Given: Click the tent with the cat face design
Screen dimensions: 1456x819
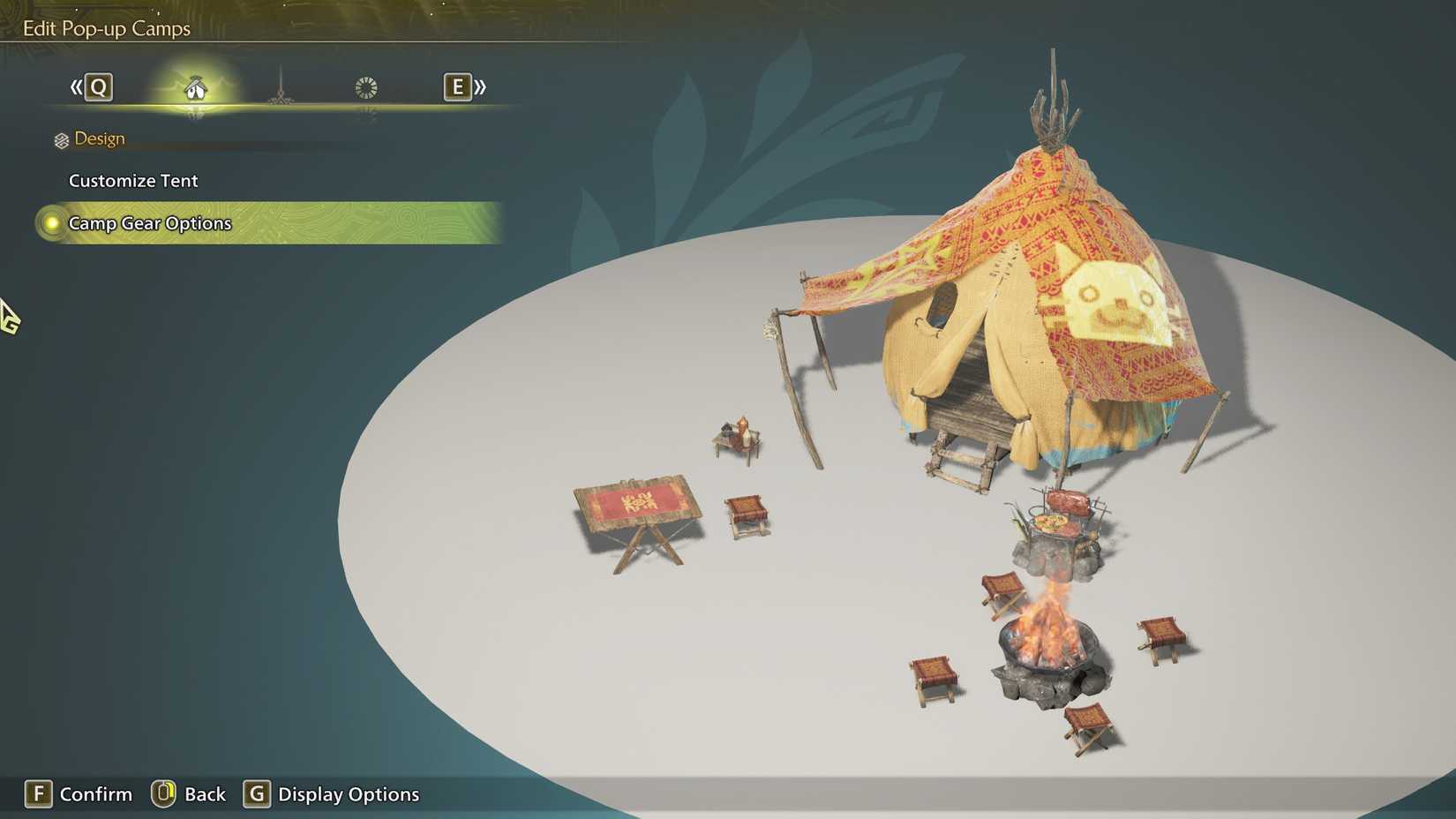Looking at the screenshot, I should coord(1015,309).
